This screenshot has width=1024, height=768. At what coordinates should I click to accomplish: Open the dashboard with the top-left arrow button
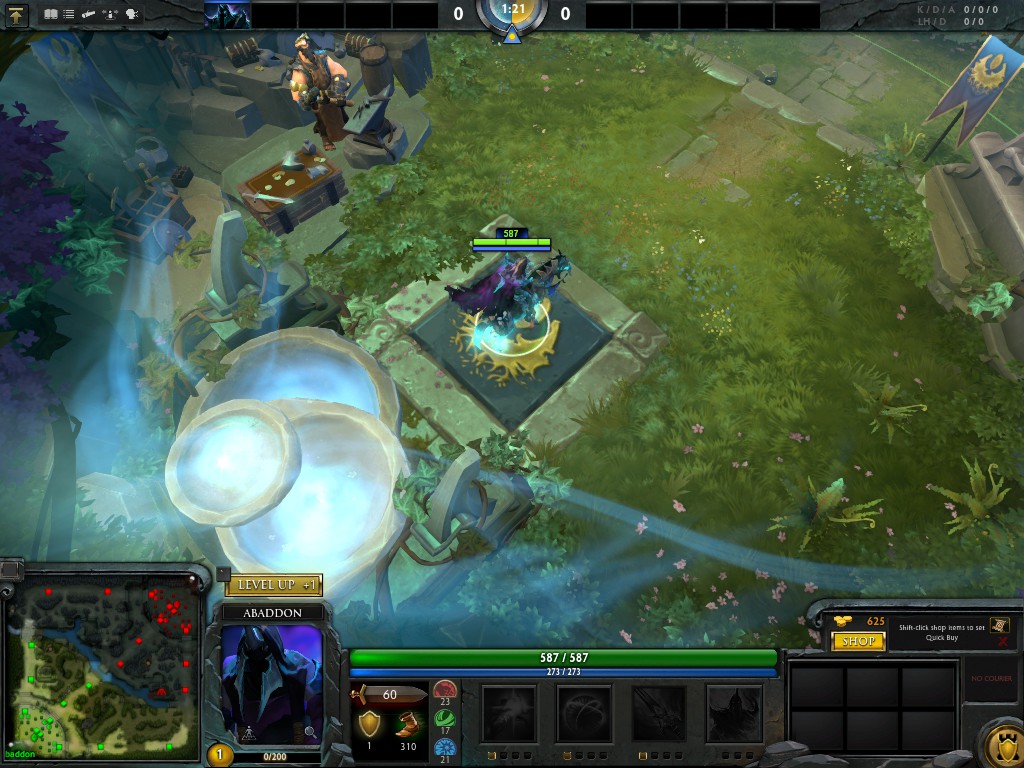click(x=15, y=15)
